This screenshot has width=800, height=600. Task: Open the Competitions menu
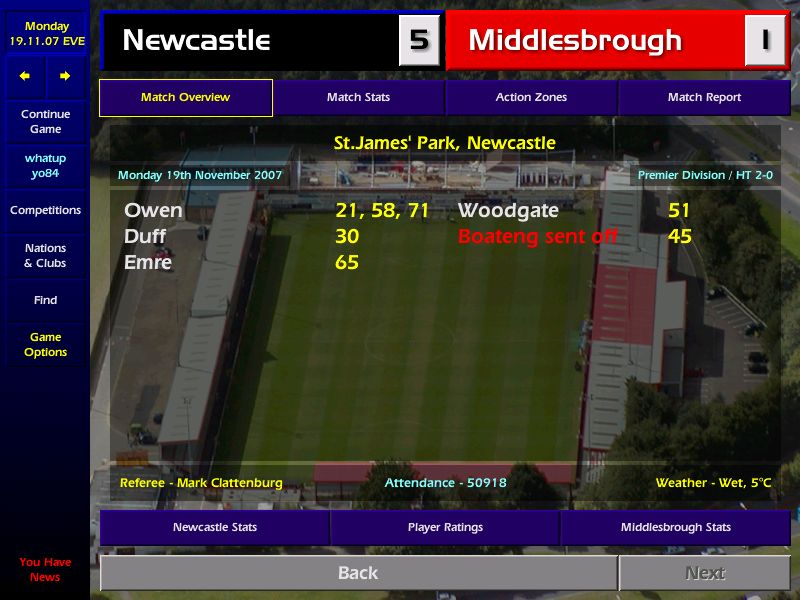45,210
